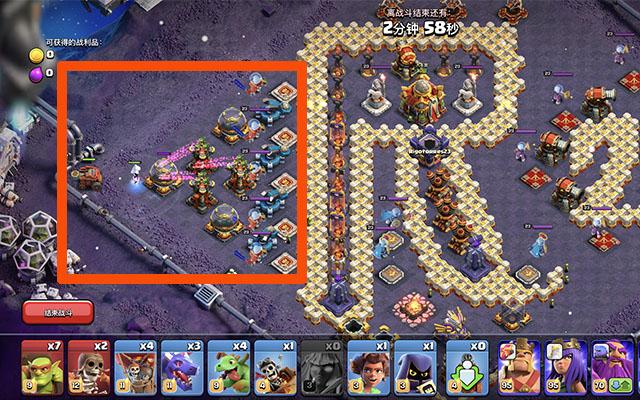Select the greyed-out dark troop card
This screenshot has width=640, height=400.
[x=321, y=366]
